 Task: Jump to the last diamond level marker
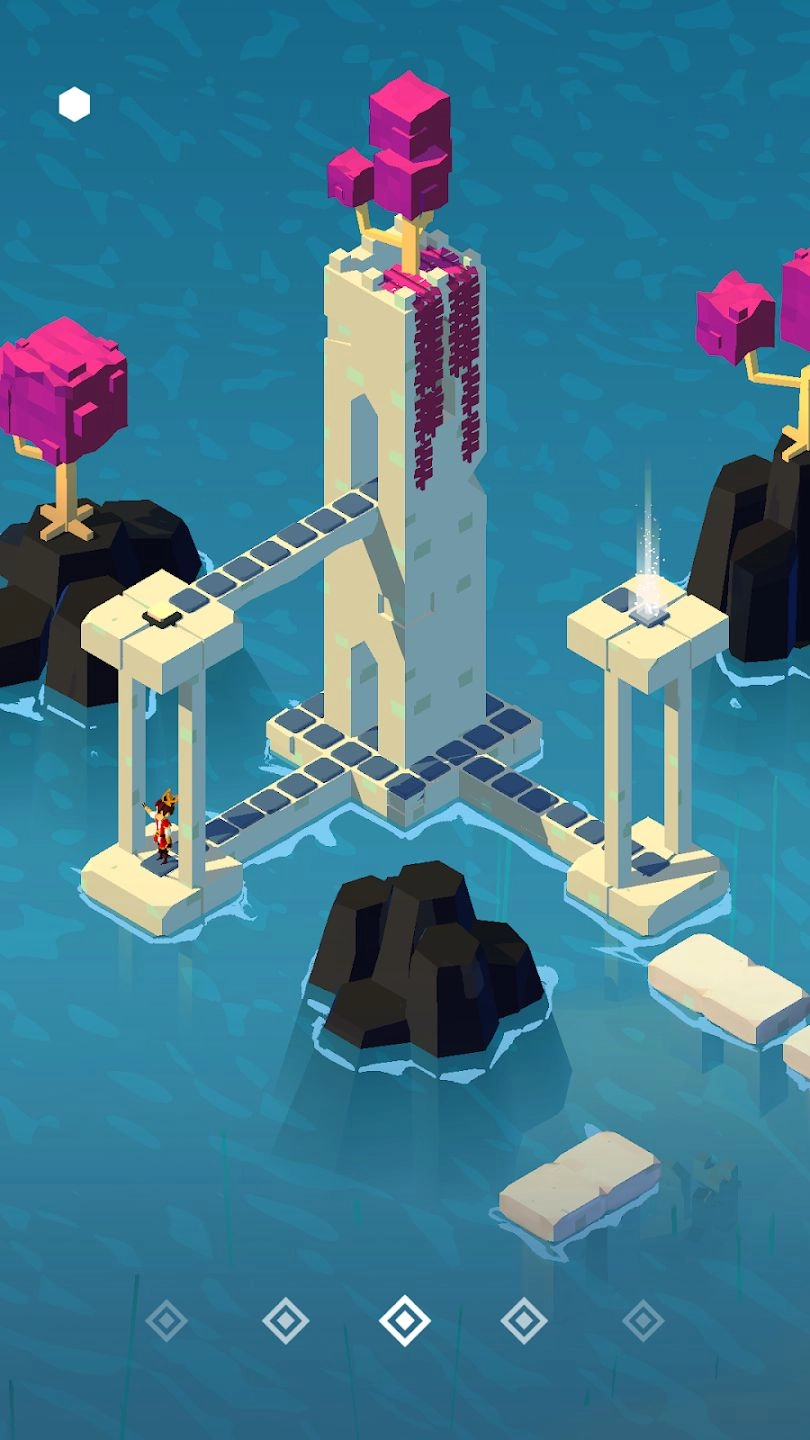tap(643, 1320)
